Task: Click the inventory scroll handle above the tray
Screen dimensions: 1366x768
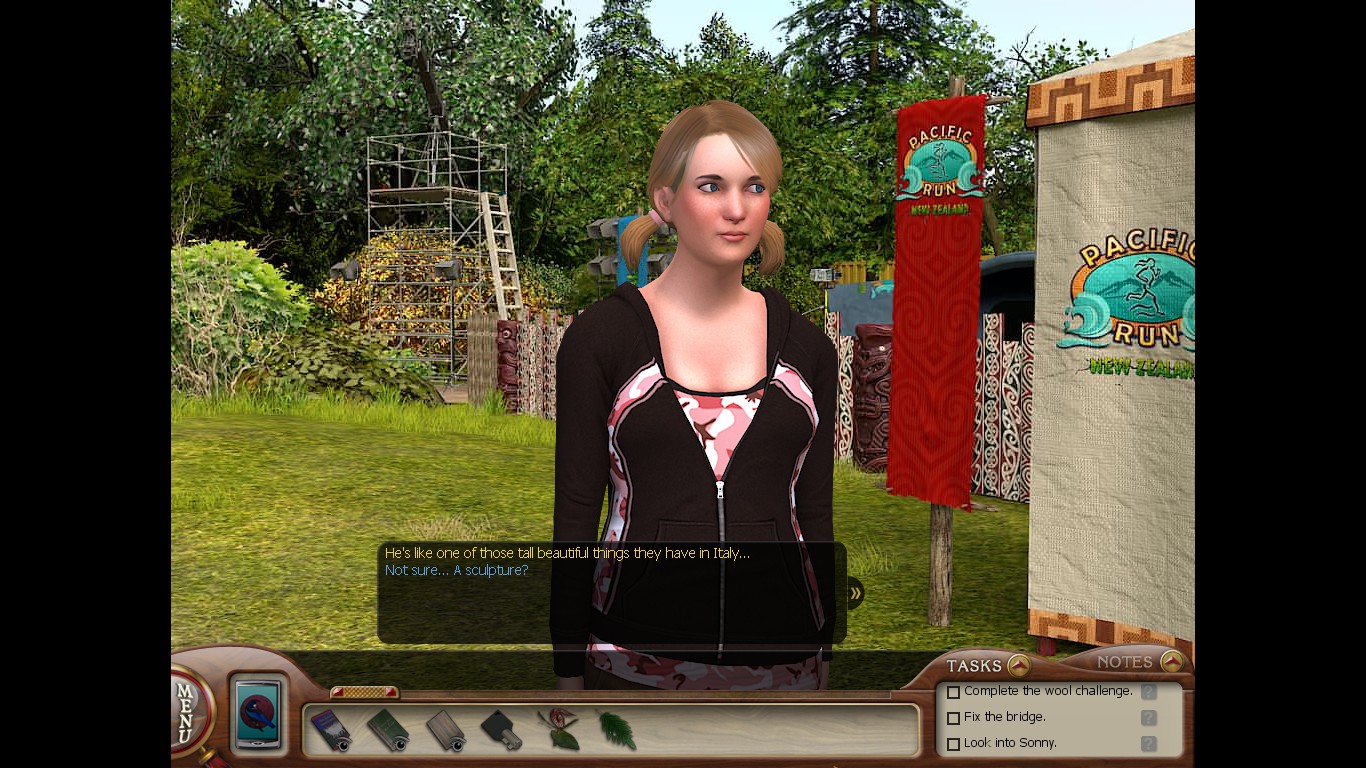Action: (x=364, y=692)
